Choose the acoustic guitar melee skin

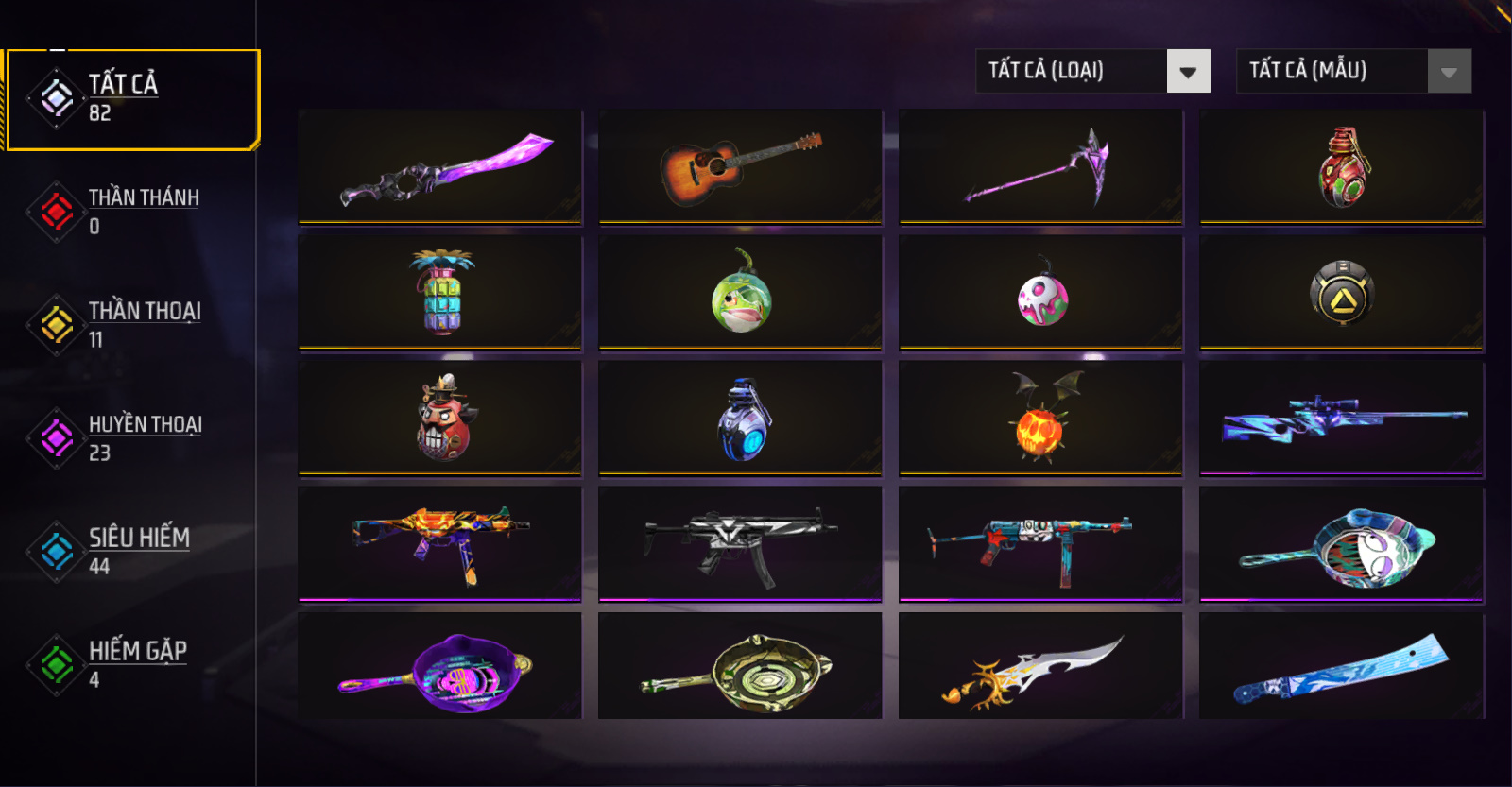point(741,167)
